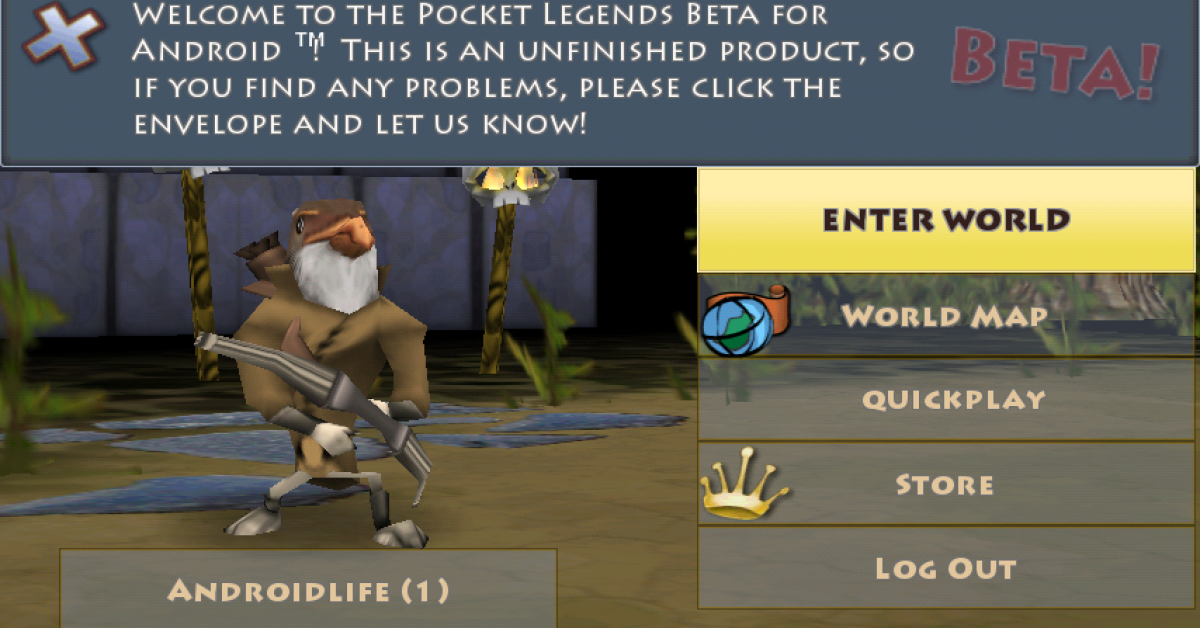This screenshot has width=1200, height=628.
Task: Choose the Quickplay option
Action: pos(946,399)
